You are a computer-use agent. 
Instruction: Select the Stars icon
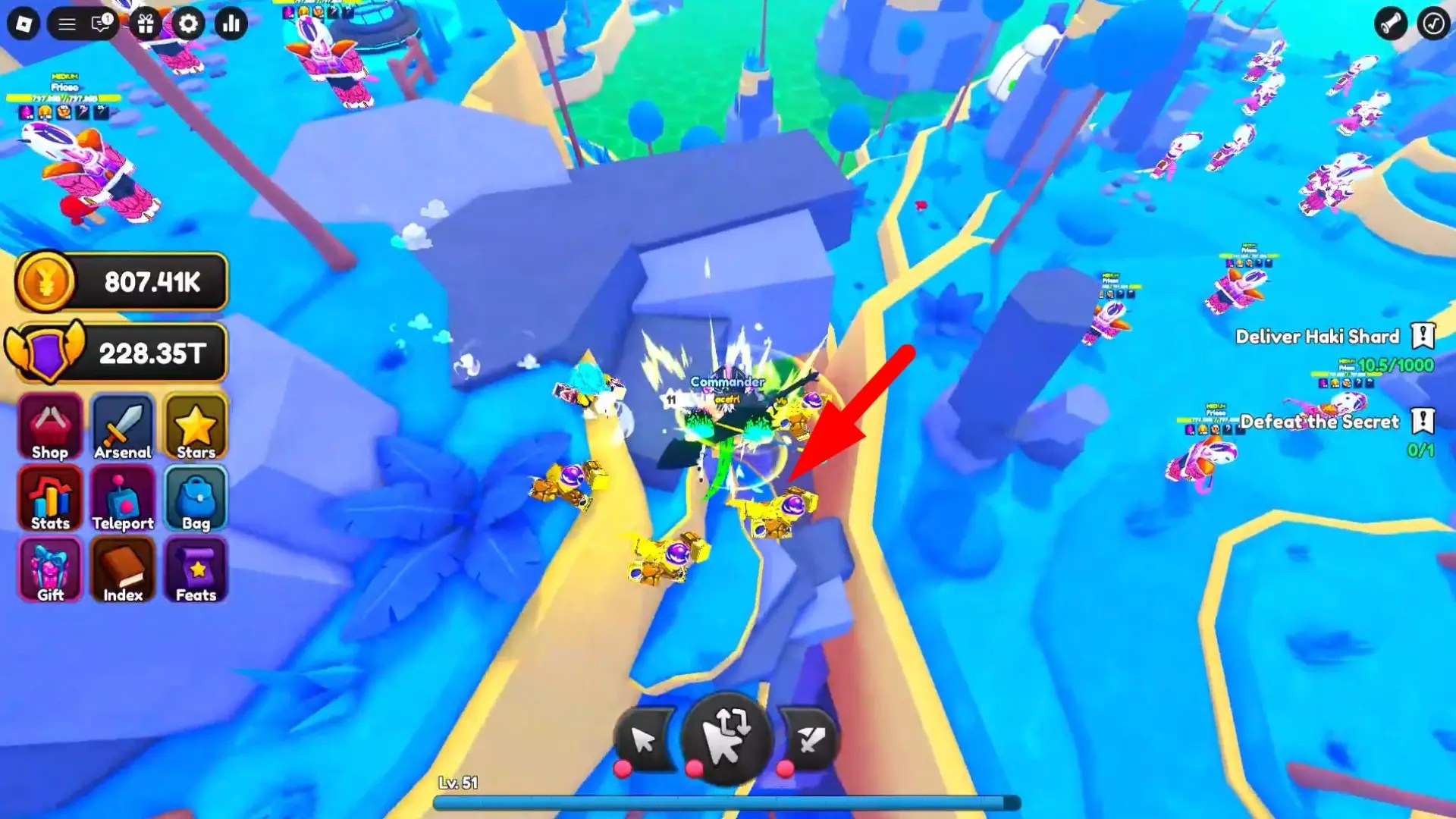pyautogui.click(x=195, y=427)
